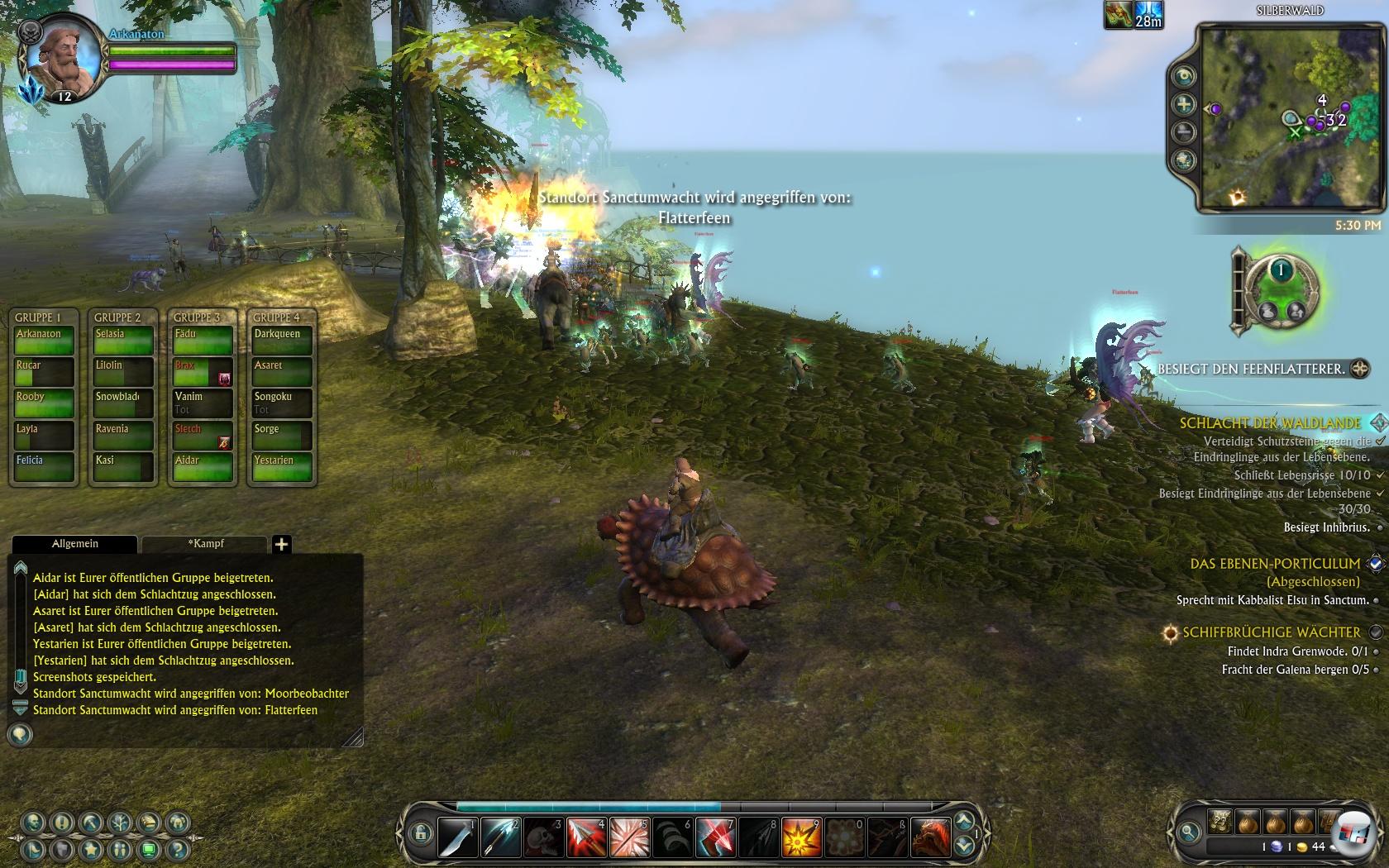The height and width of the screenshot is (868, 1389).
Task: Zoom in the minimap with plus button
Action: pyautogui.click(x=1184, y=104)
